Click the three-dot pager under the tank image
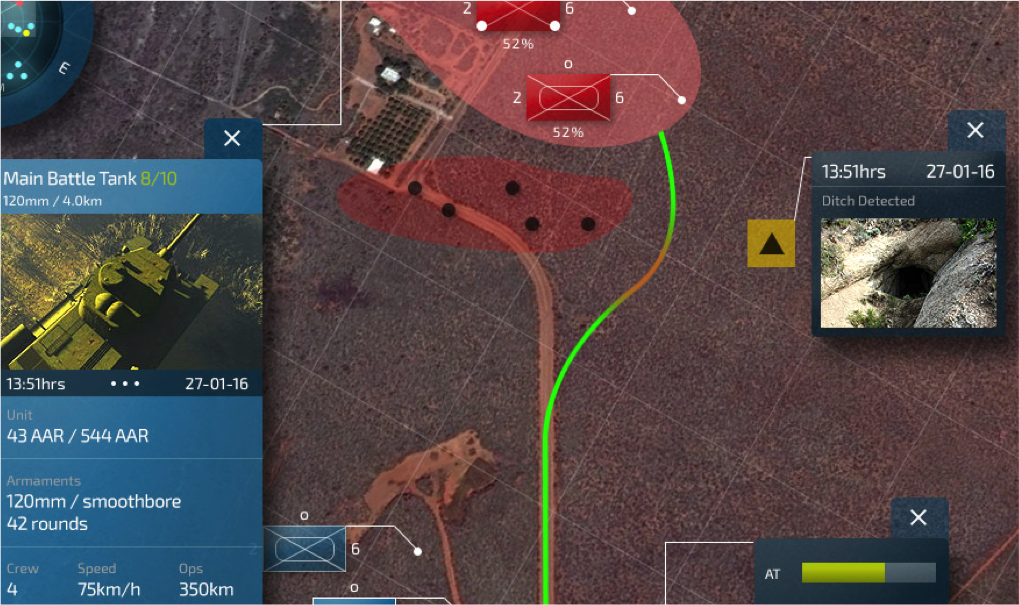 click(126, 384)
